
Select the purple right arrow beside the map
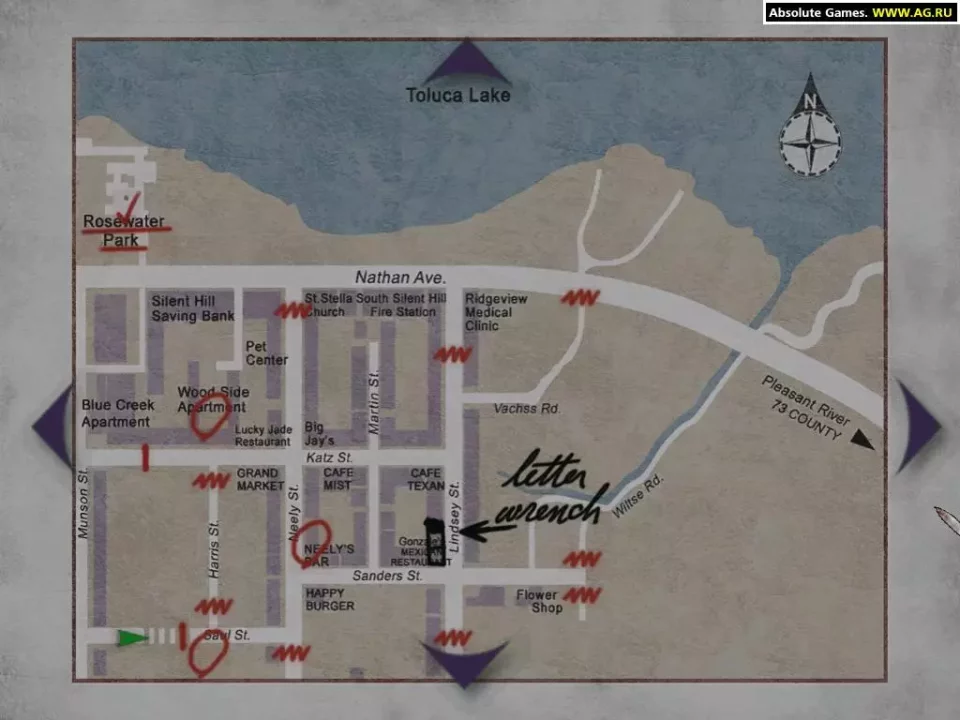917,427
